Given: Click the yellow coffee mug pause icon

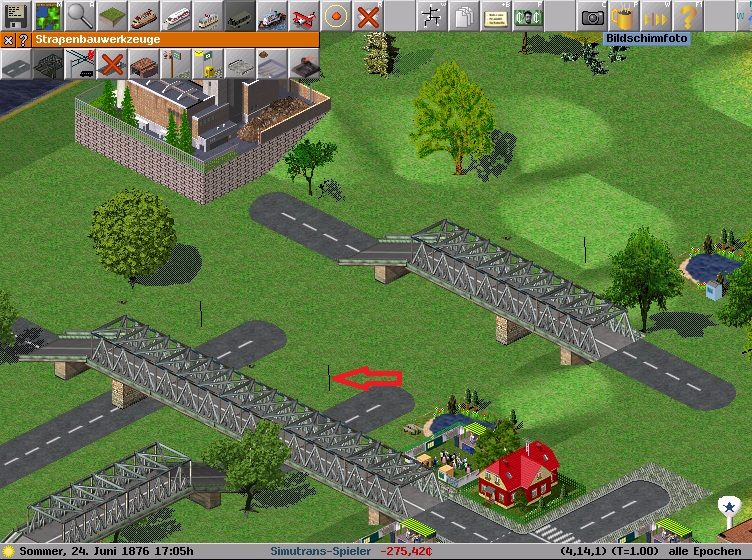Looking at the screenshot, I should coord(624,15).
